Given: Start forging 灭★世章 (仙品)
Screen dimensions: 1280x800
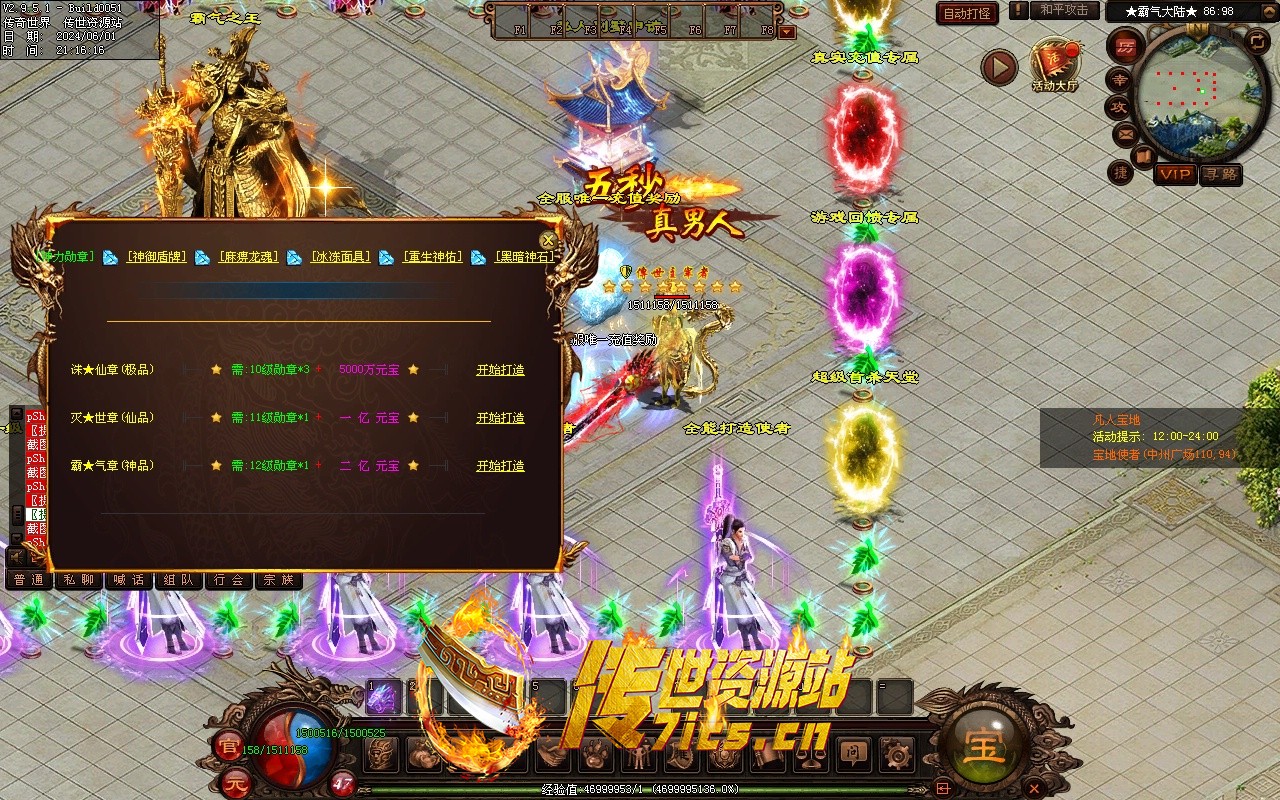Looking at the screenshot, I should point(500,418).
